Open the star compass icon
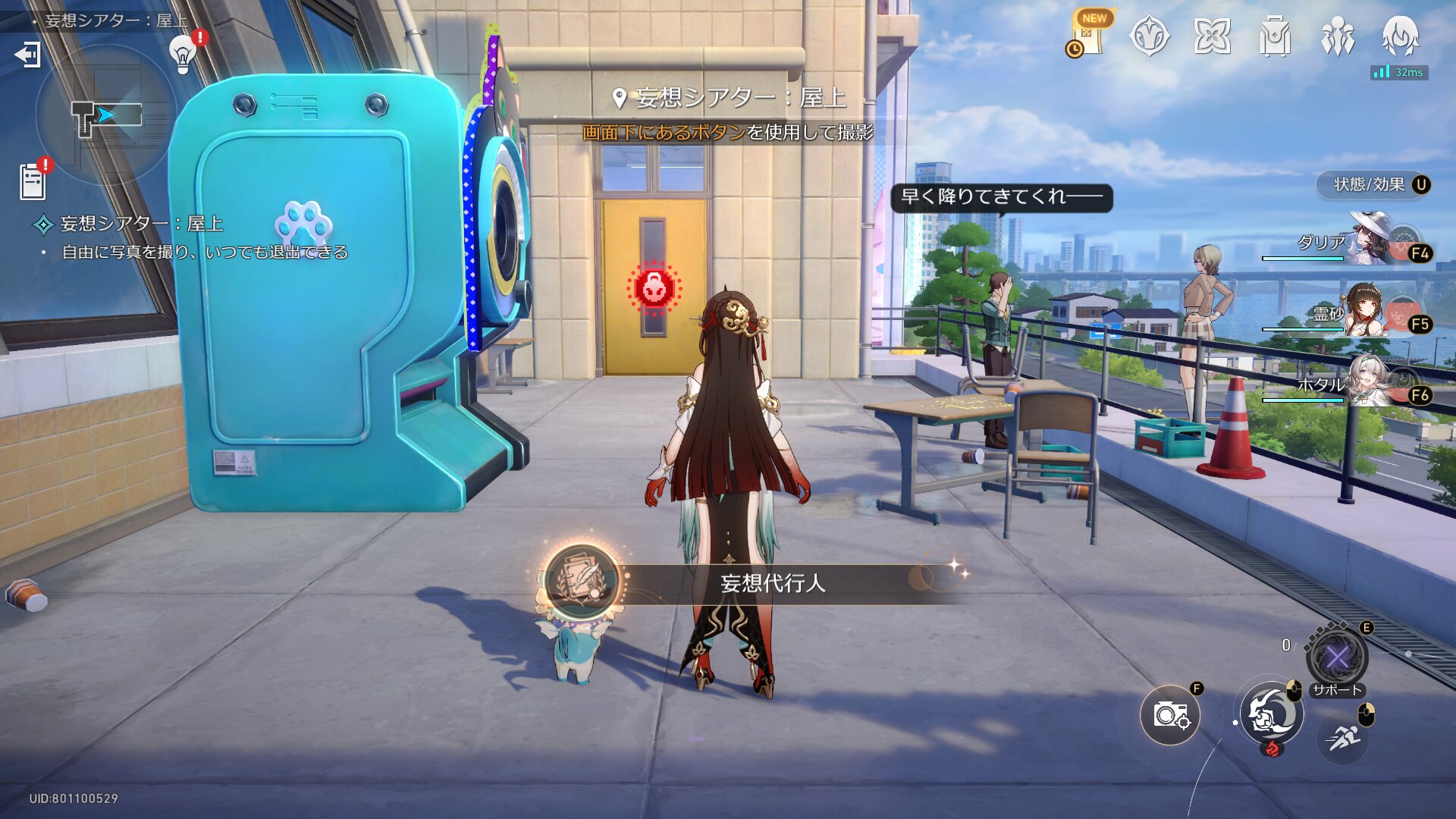 coord(1149,36)
